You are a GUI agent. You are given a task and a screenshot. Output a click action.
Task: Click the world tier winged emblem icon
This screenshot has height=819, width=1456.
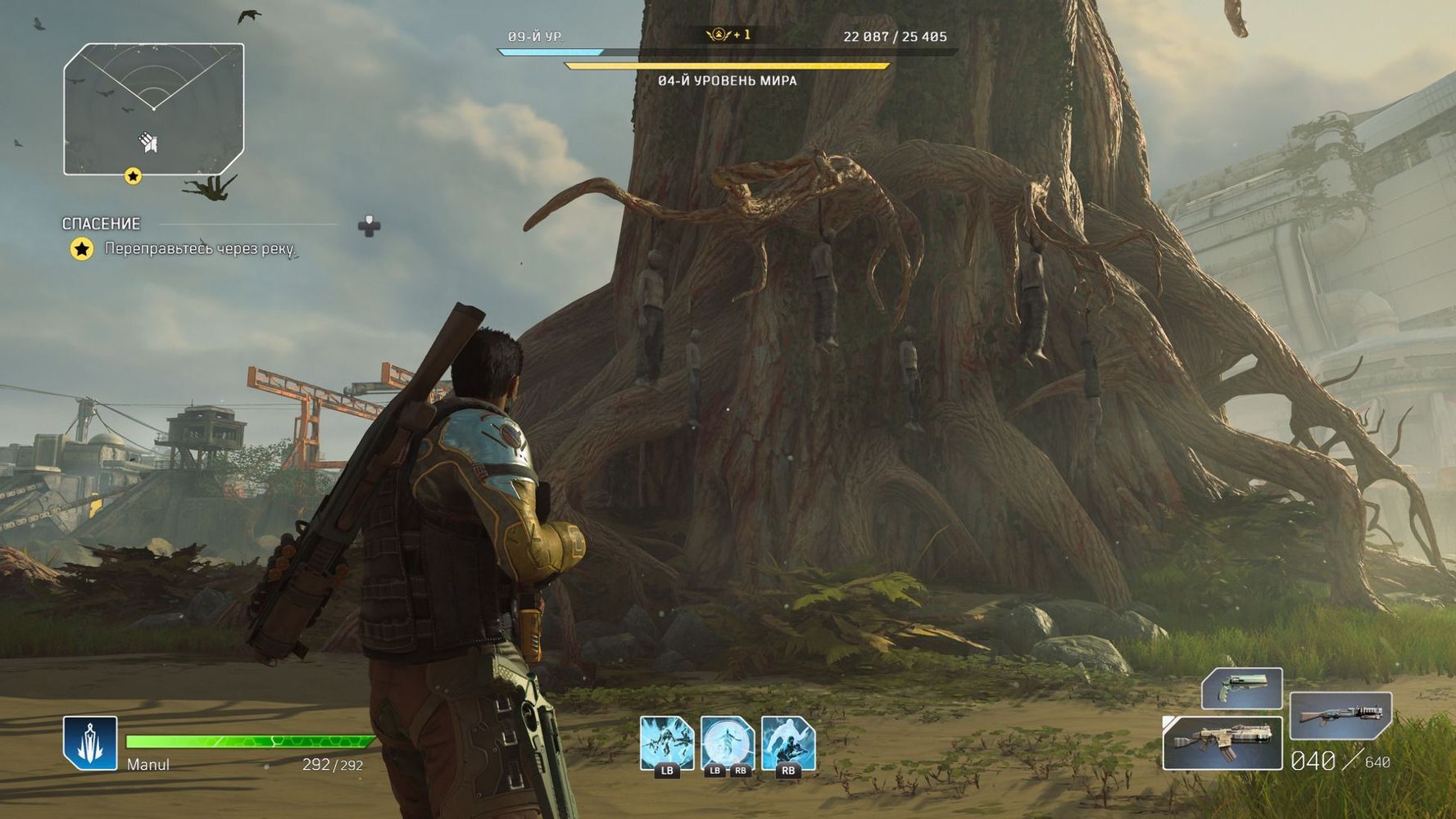(x=719, y=34)
